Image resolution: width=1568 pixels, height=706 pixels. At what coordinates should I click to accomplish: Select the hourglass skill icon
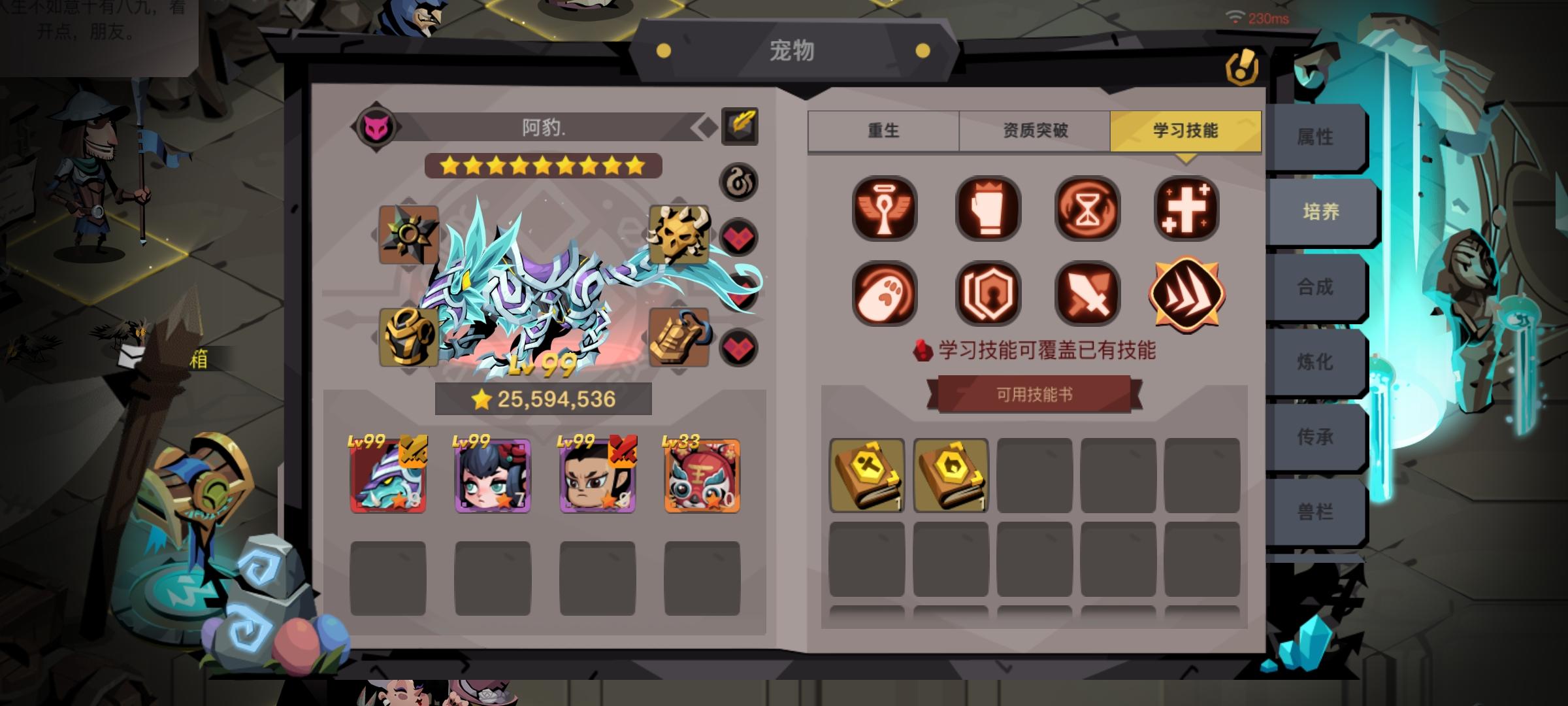(1086, 208)
